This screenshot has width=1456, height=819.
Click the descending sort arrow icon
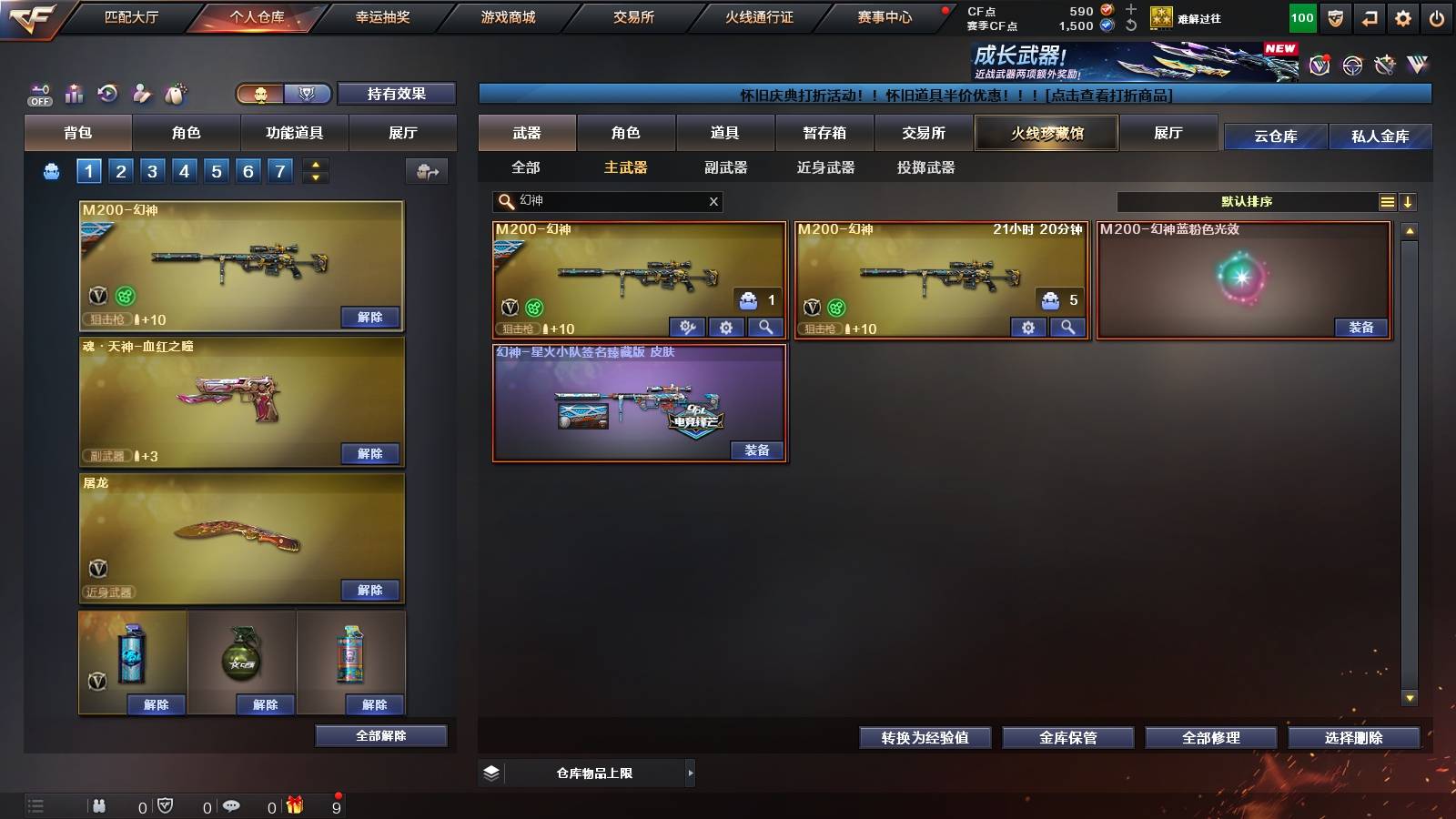(x=1410, y=202)
